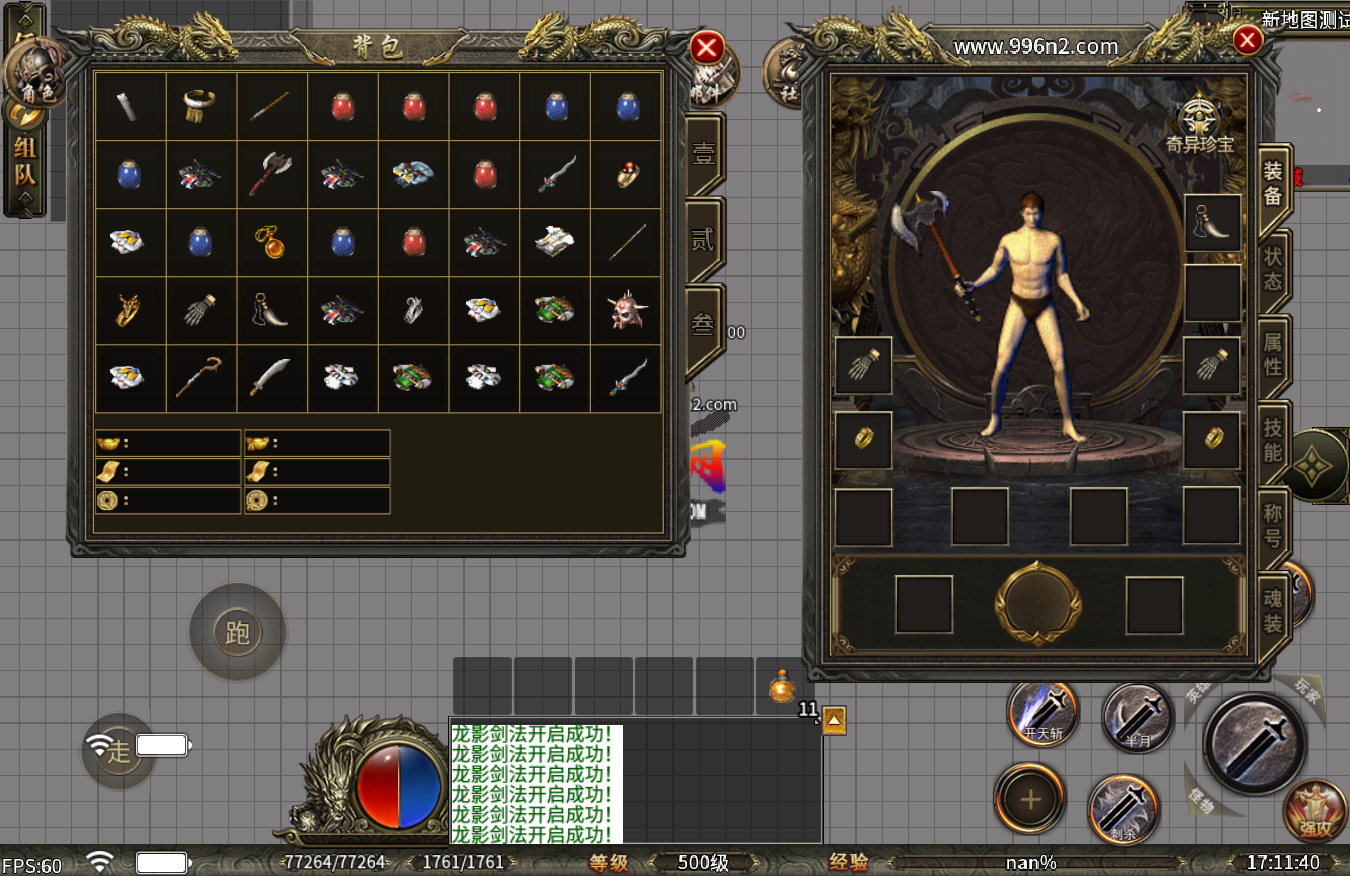Switch to backpack page 壹

(704, 155)
